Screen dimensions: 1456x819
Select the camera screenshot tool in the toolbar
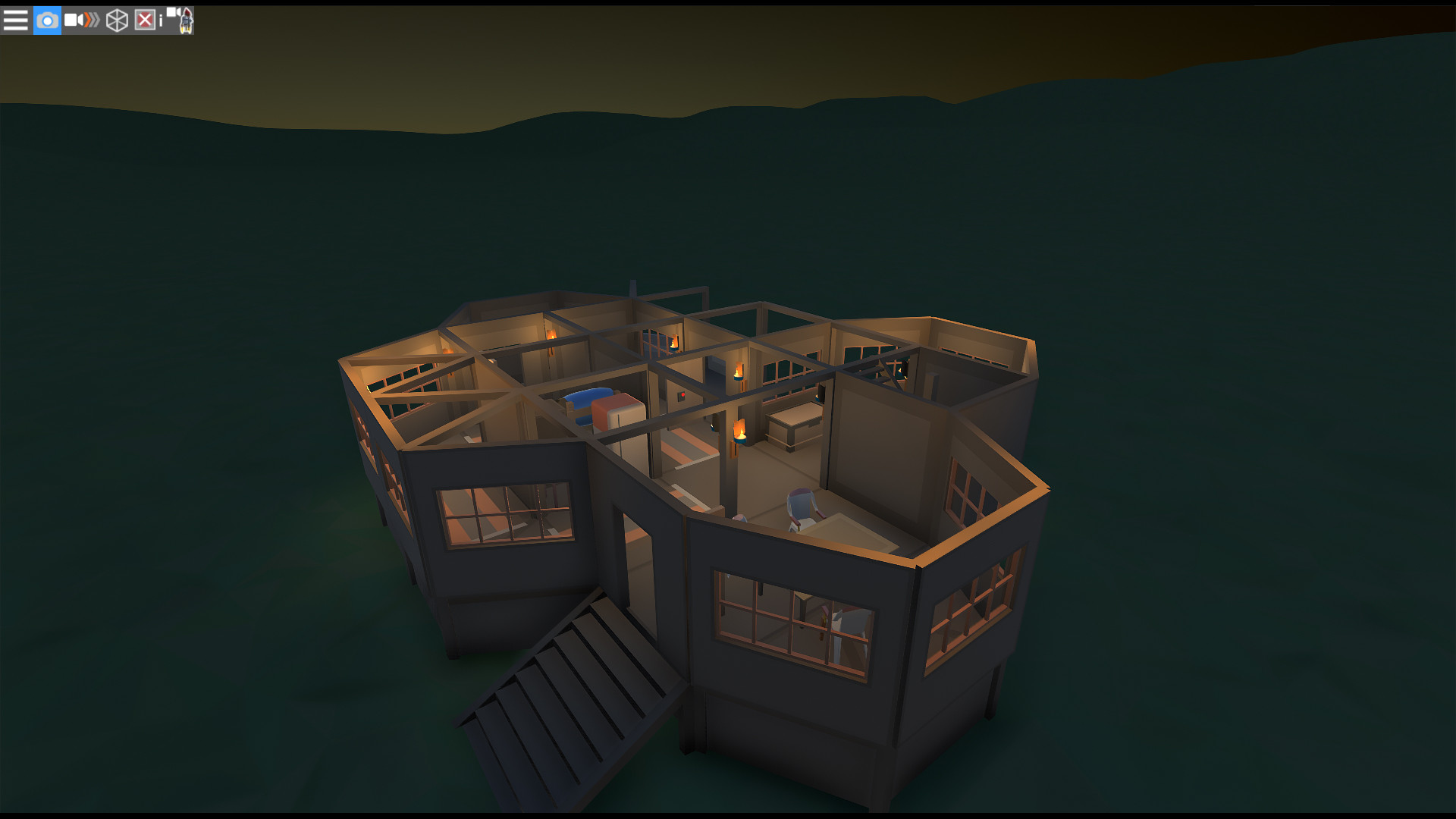coord(47,20)
